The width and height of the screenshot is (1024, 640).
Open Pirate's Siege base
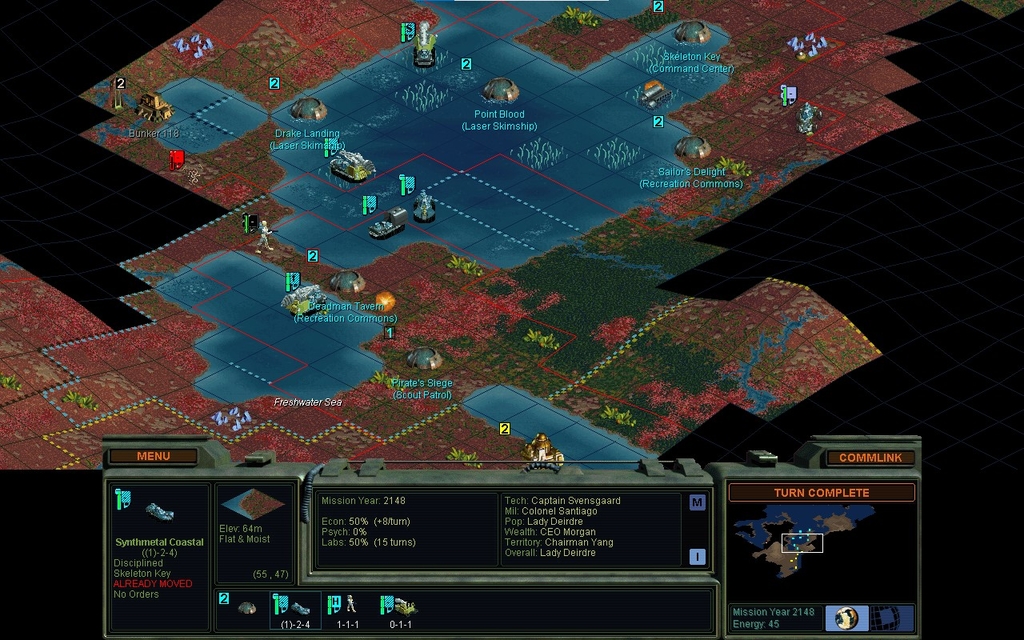click(424, 358)
